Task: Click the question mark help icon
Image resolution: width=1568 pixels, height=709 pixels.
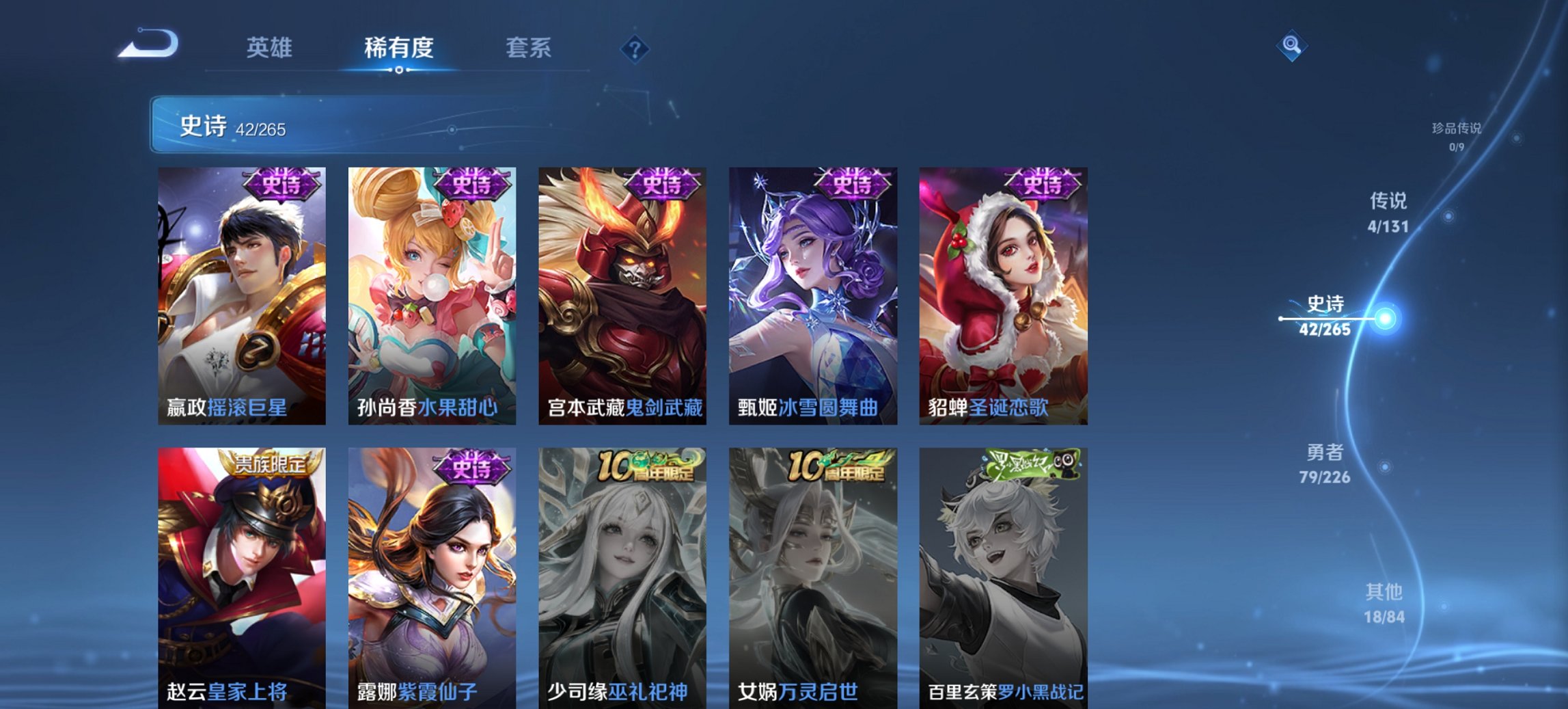Action: [635, 49]
